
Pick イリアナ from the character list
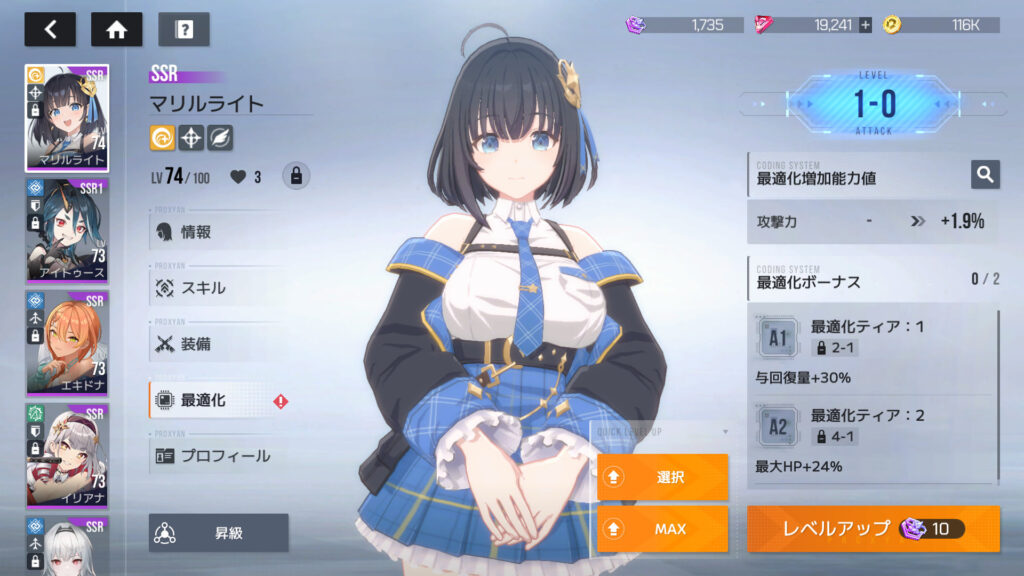pos(66,455)
